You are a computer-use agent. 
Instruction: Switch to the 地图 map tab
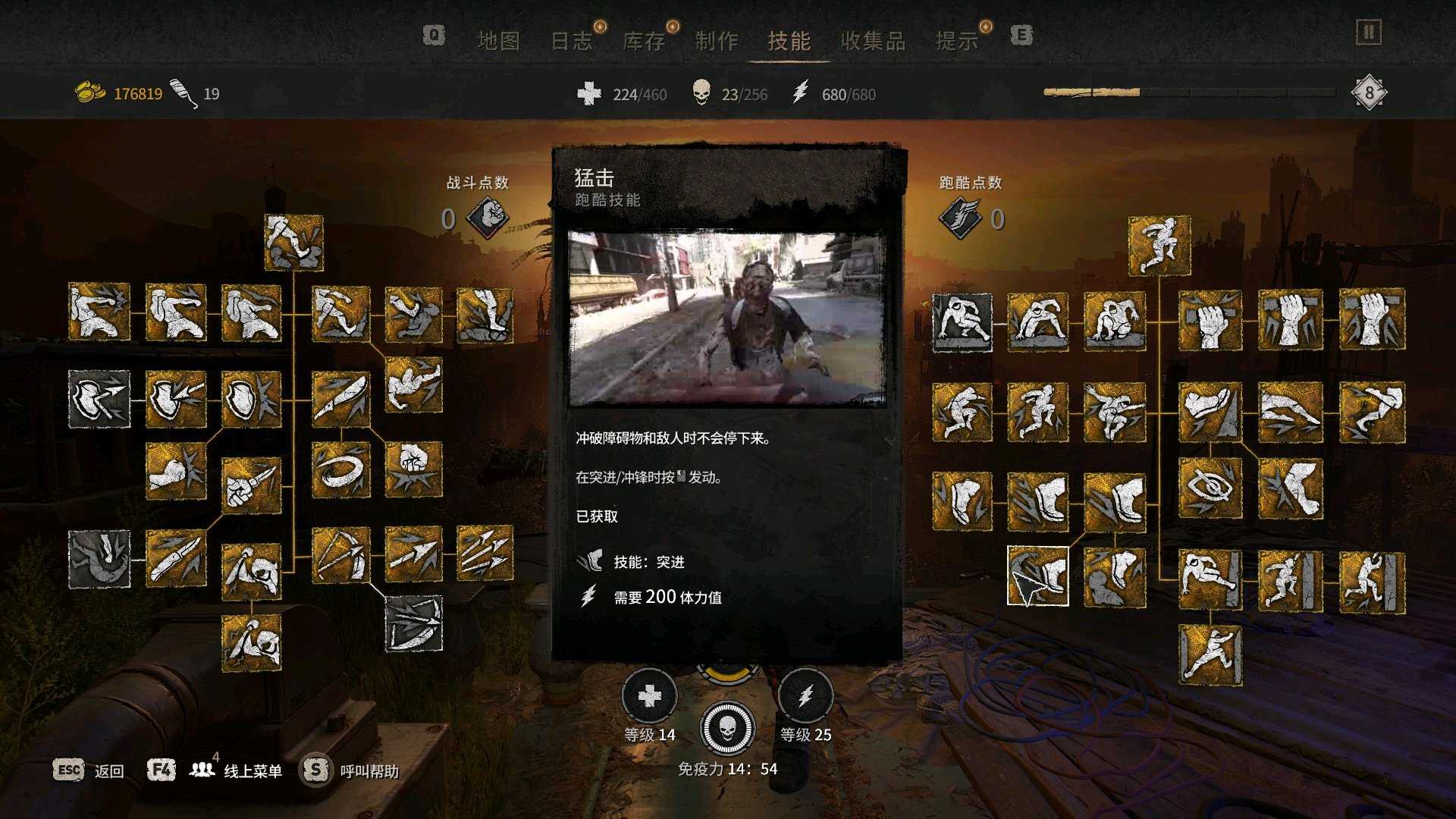(498, 41)
